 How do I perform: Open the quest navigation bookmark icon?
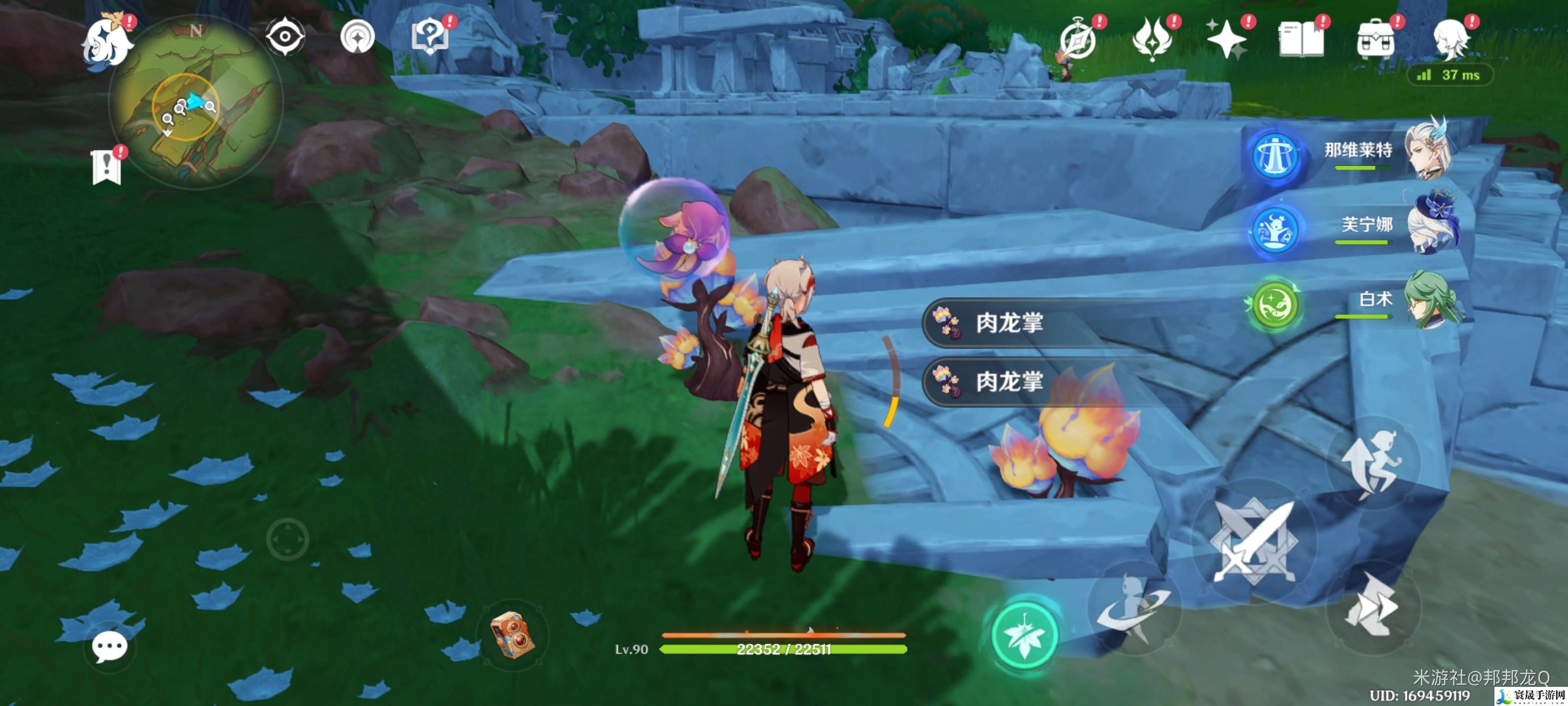[x=106, y=166]
